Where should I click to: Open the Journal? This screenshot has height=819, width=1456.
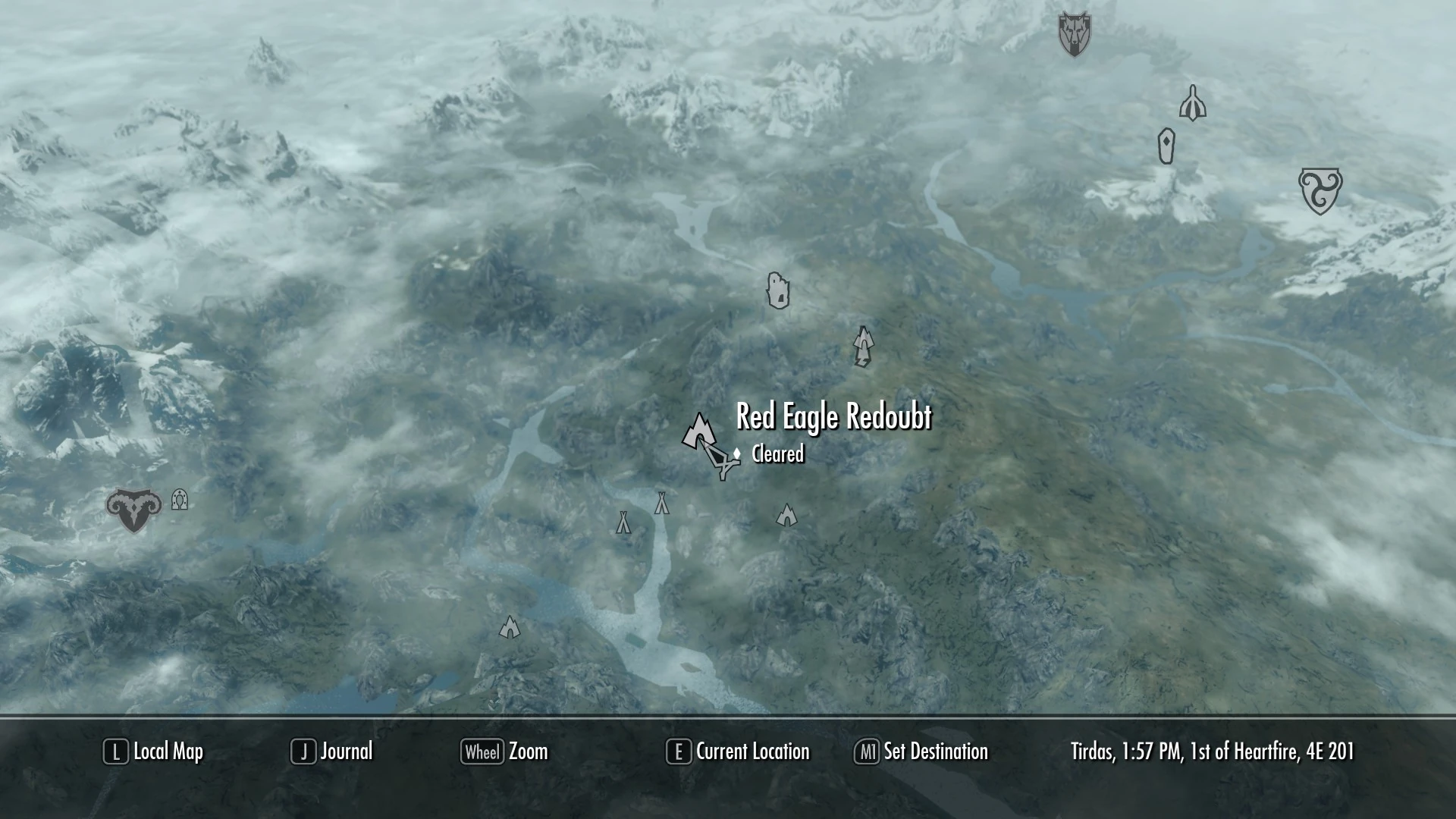(x=332, y=752)
